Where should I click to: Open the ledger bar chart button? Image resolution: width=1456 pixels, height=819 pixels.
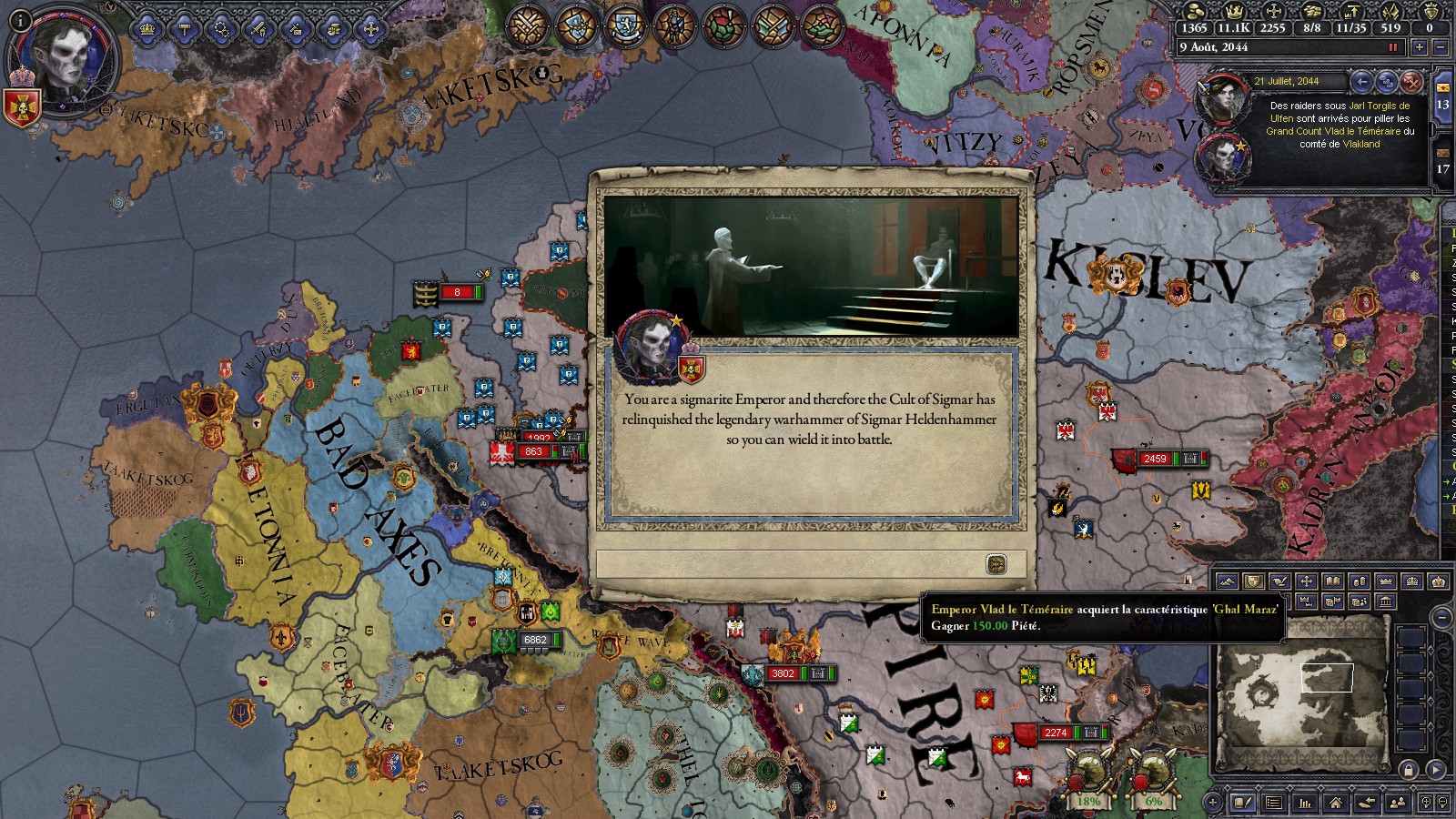coord(1305,803)
